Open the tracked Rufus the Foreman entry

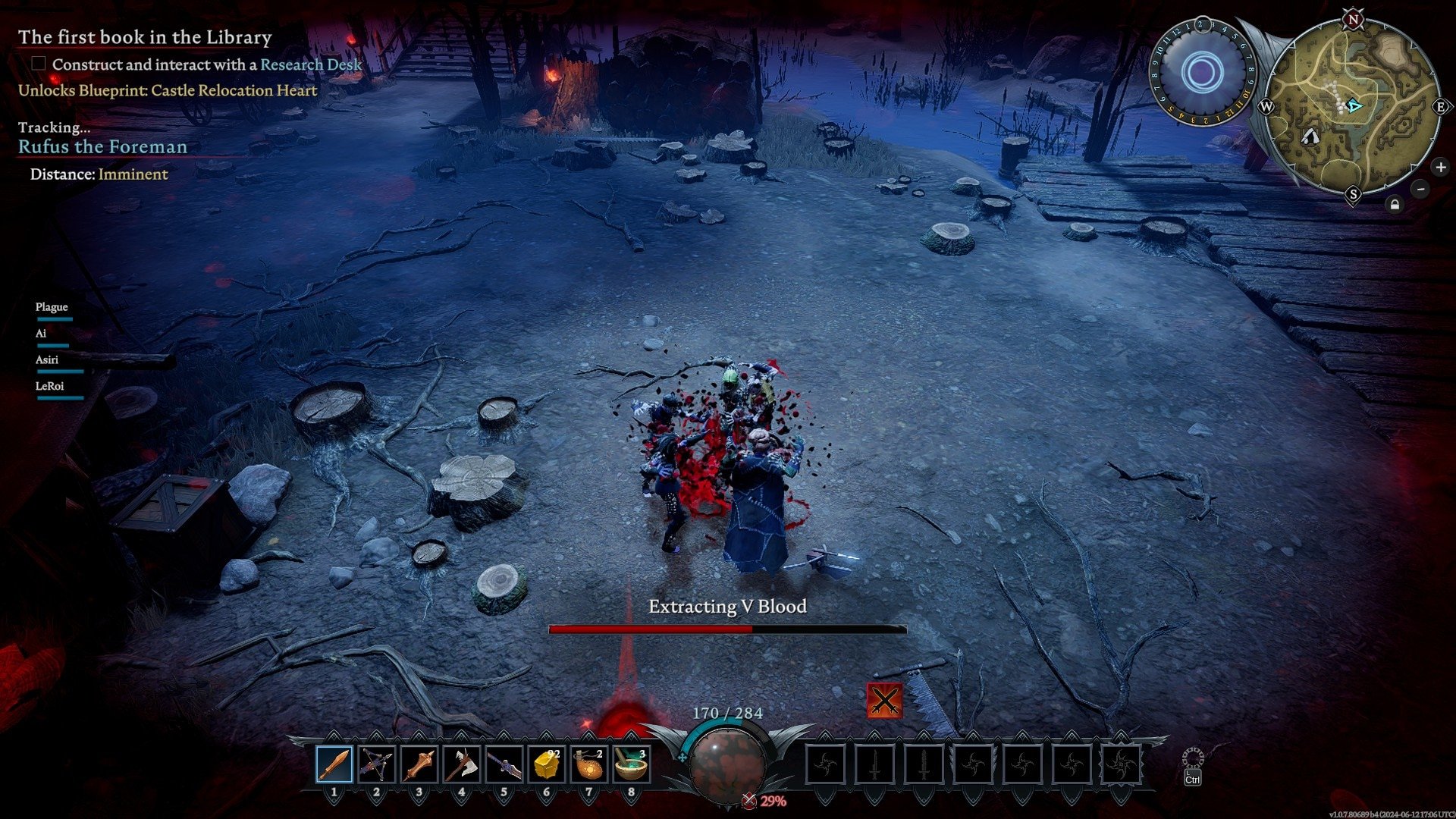point(102,146)
